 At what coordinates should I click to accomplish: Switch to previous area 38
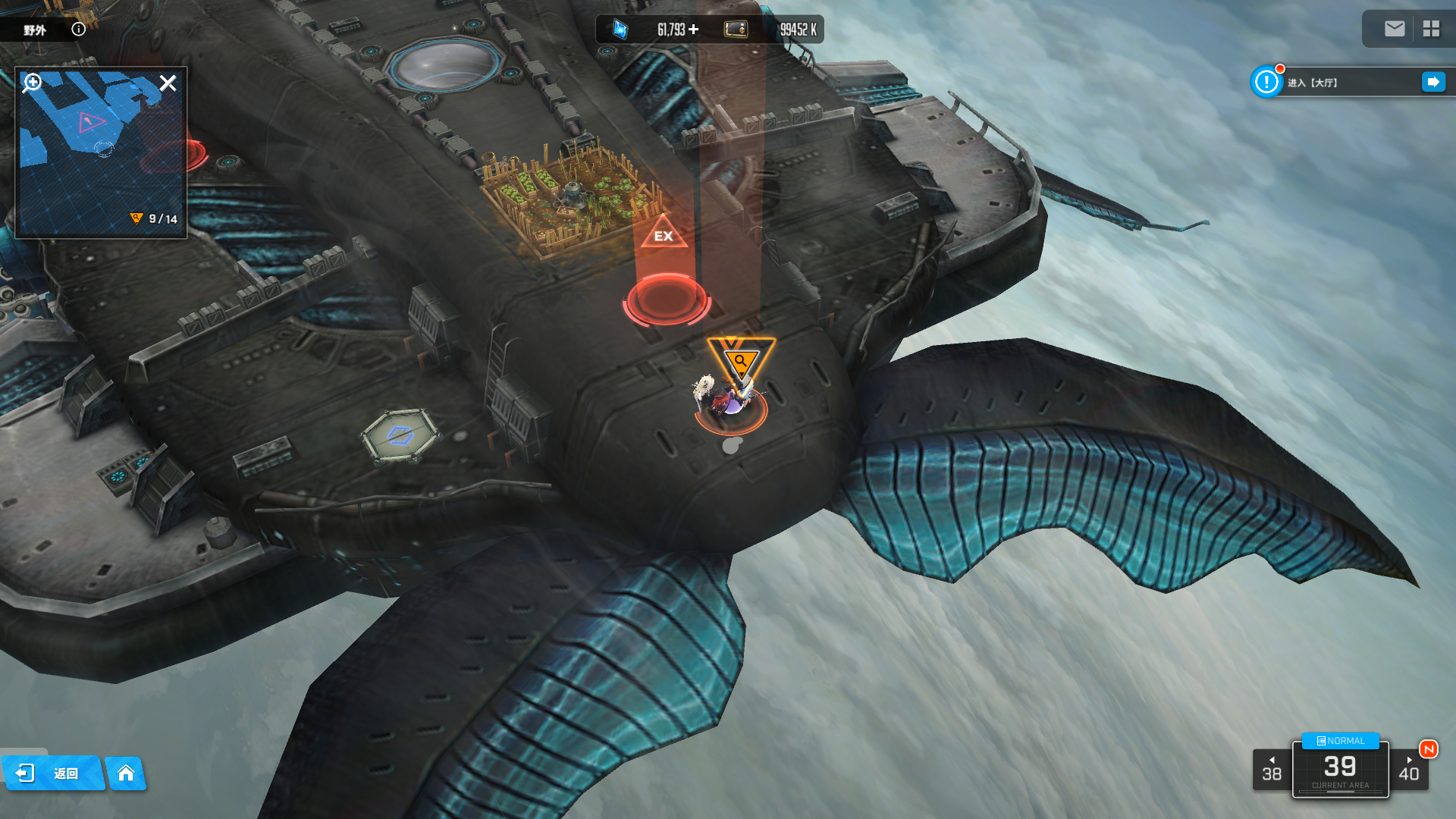point(1272,770)
